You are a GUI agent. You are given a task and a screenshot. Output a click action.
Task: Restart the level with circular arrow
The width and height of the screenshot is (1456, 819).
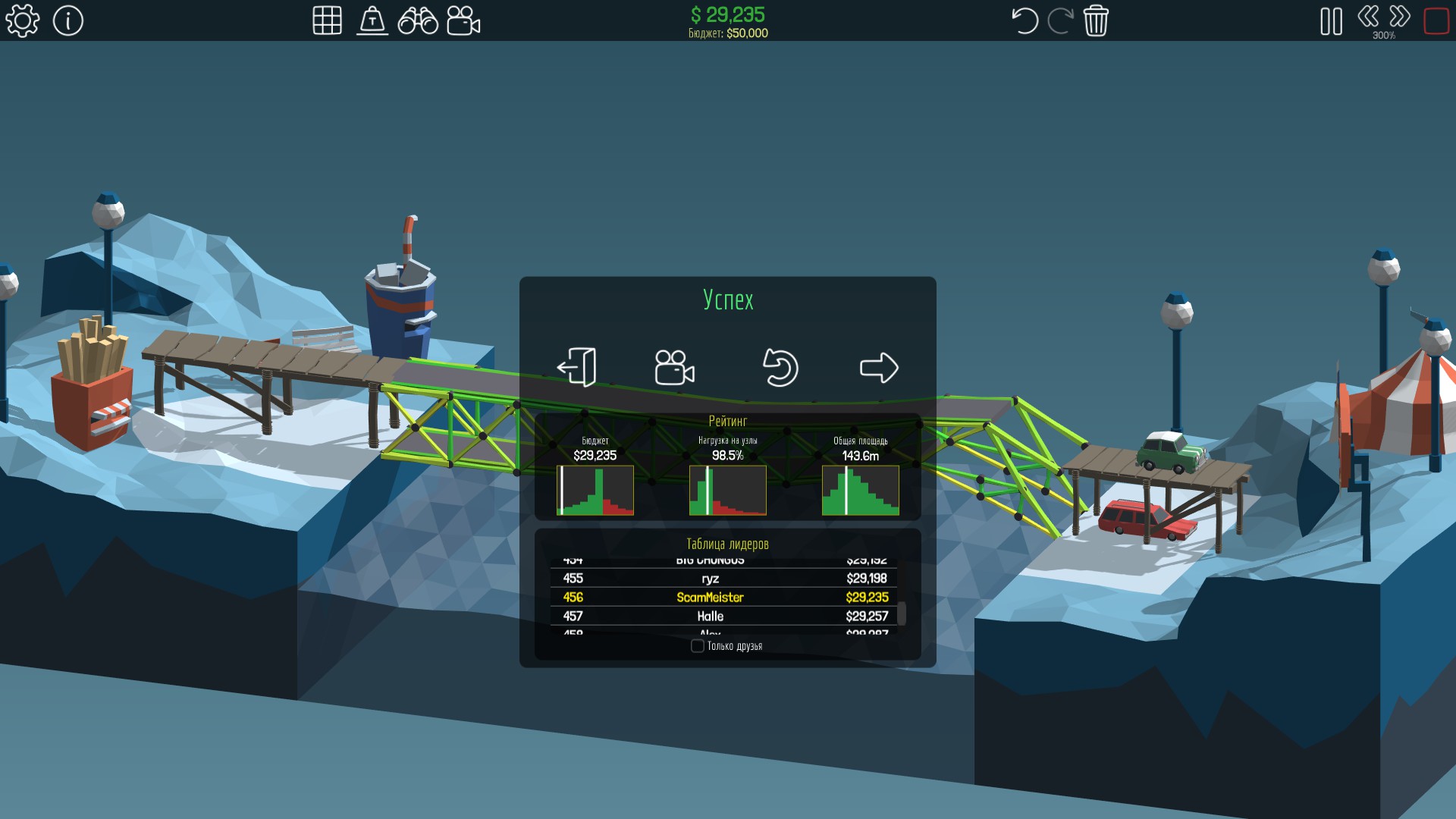(780, 368)
